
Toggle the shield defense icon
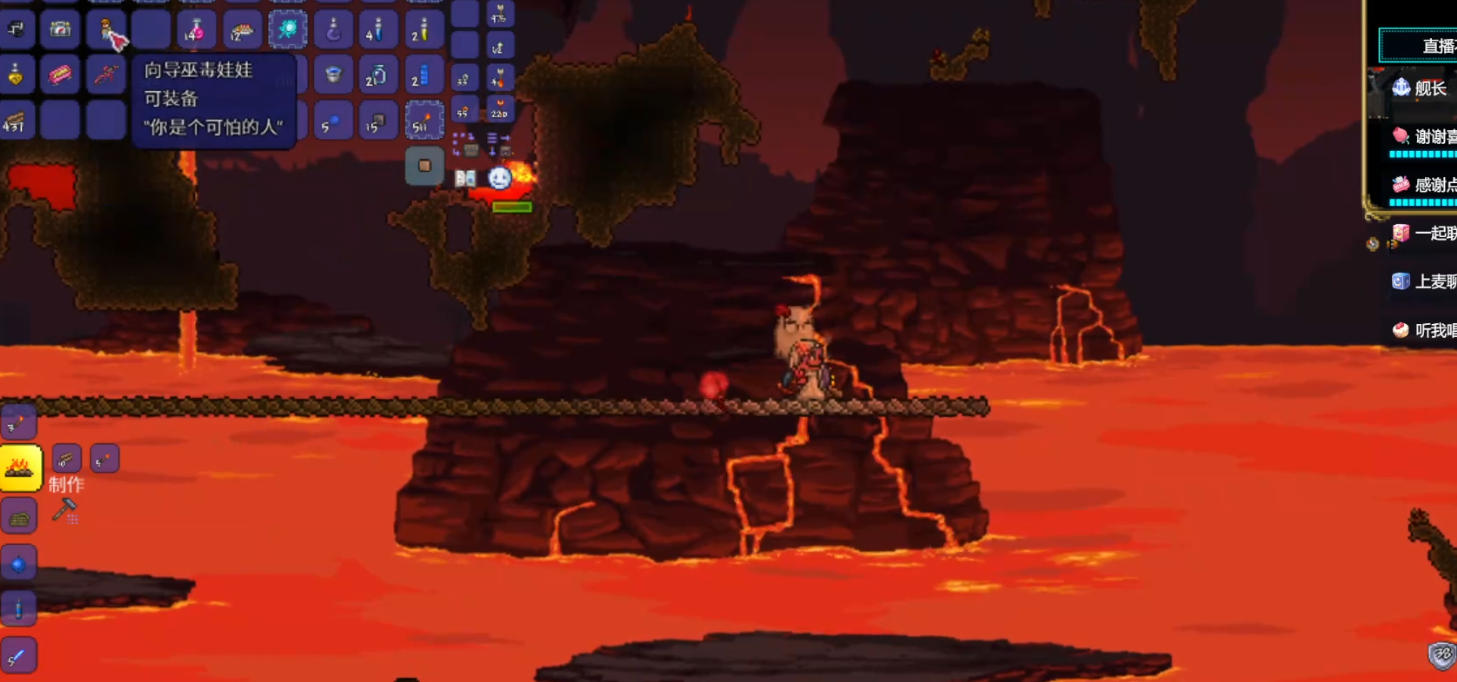click(1441, 655)
